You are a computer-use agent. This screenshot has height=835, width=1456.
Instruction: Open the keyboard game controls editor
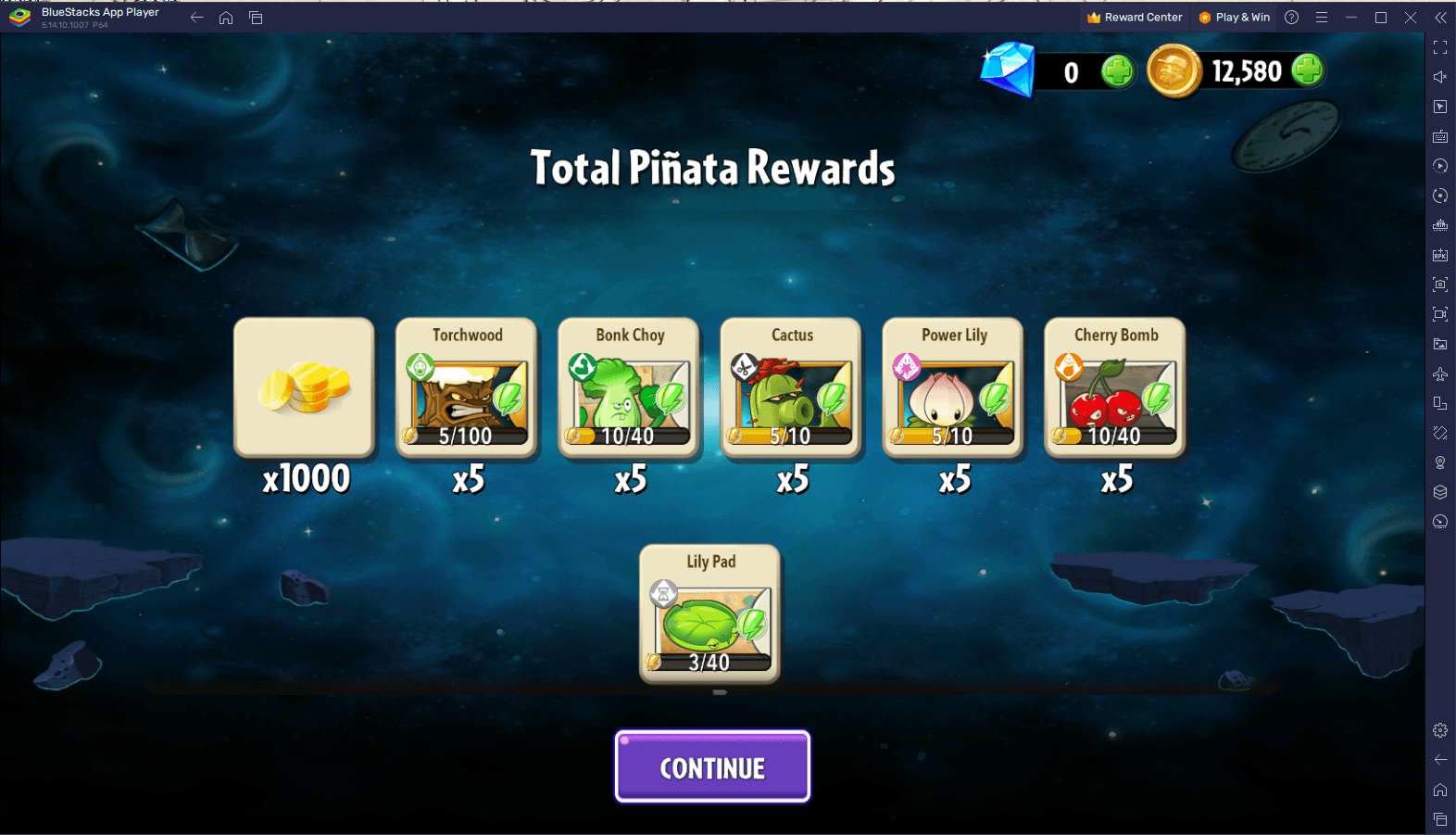click(1440, 136)
